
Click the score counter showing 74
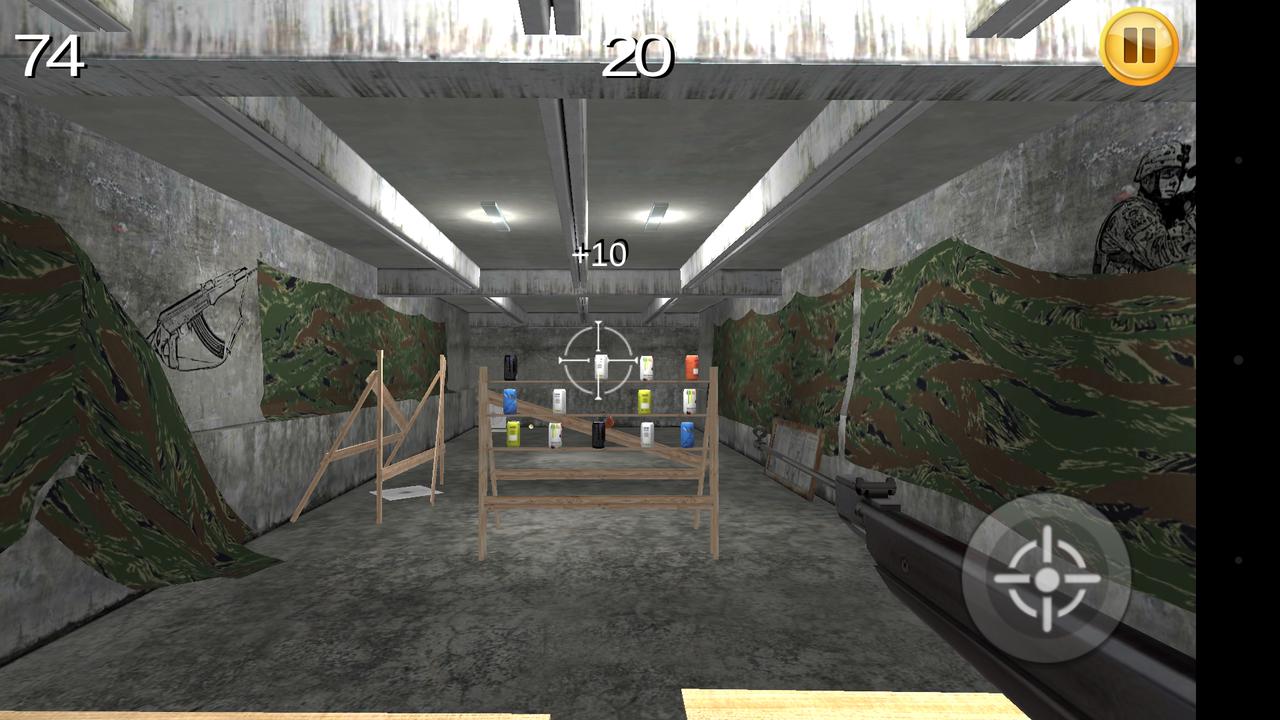(x=52, y=57)
